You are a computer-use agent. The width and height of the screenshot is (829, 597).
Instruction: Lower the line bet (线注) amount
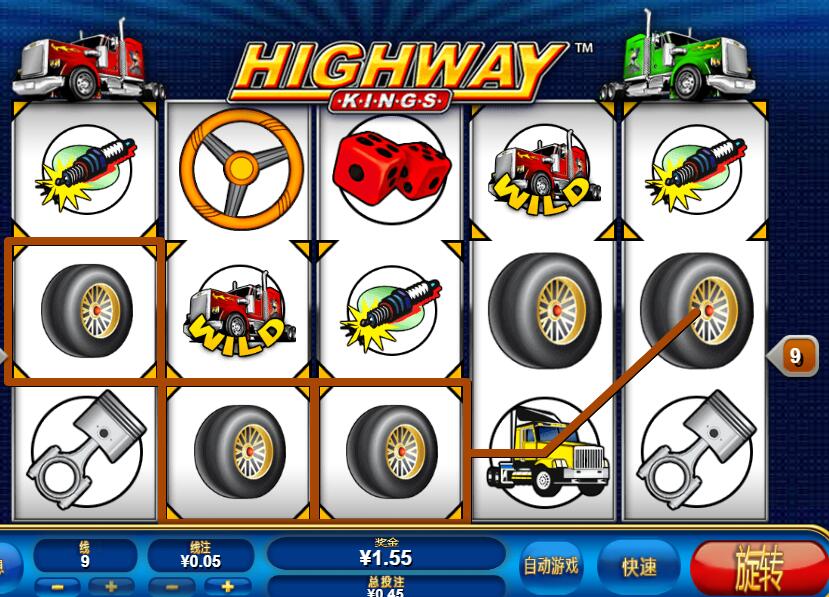tap(172, 587)
